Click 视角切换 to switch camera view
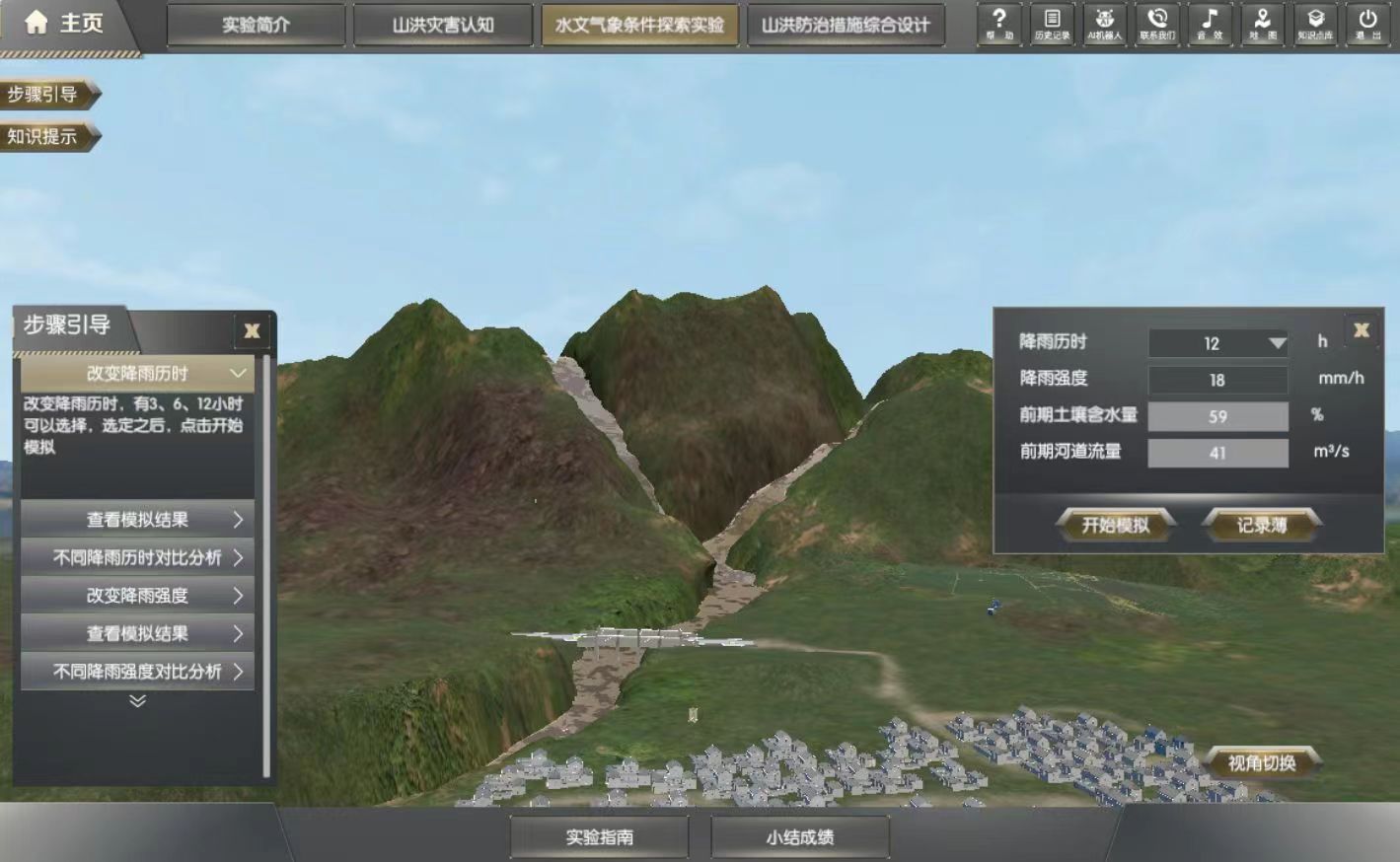Viewport: 1400px width, 862px height. point(1263,761)
